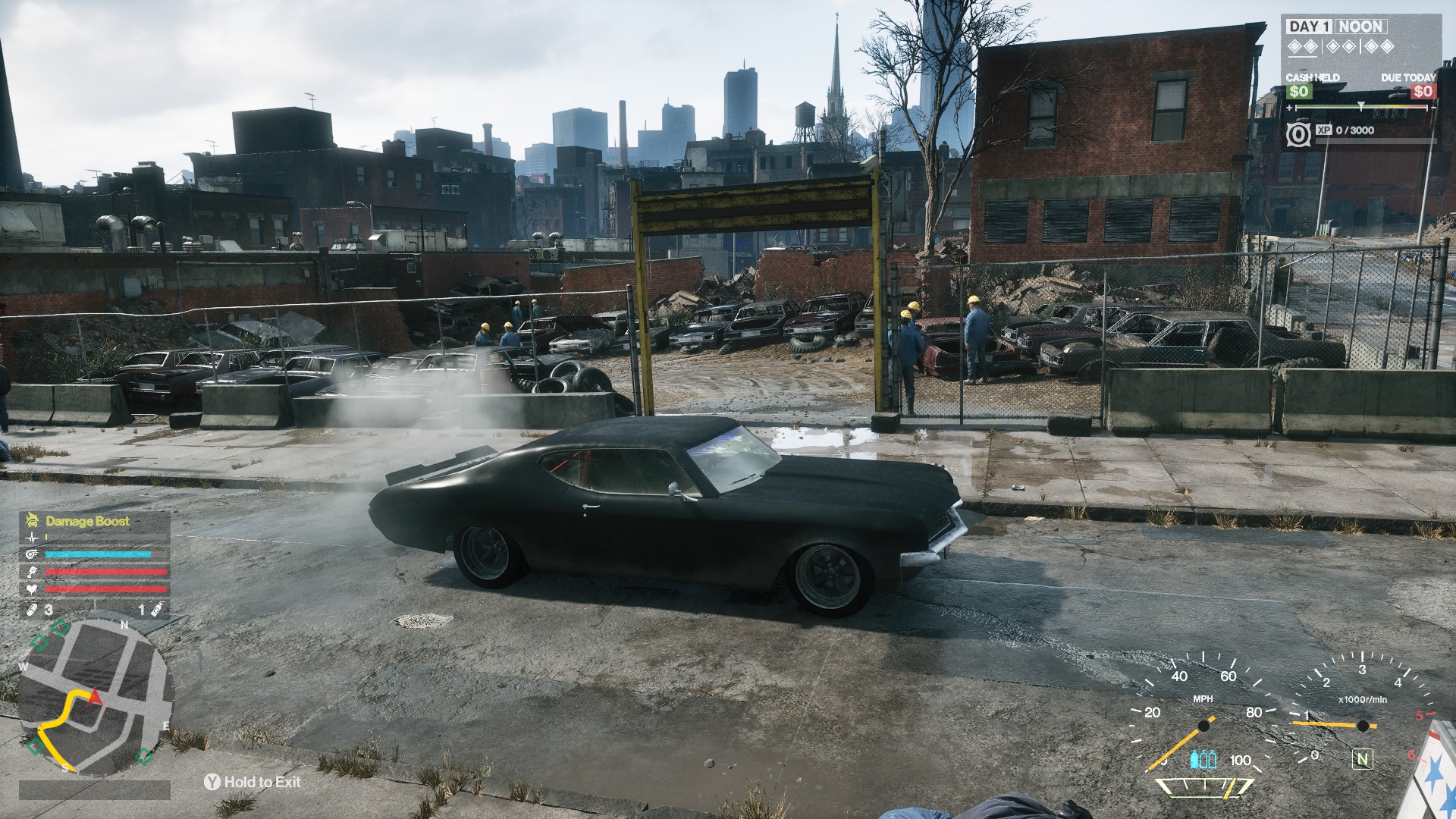
Task: Select the Damage Boost car icon
Action: [x=32, y=520]
